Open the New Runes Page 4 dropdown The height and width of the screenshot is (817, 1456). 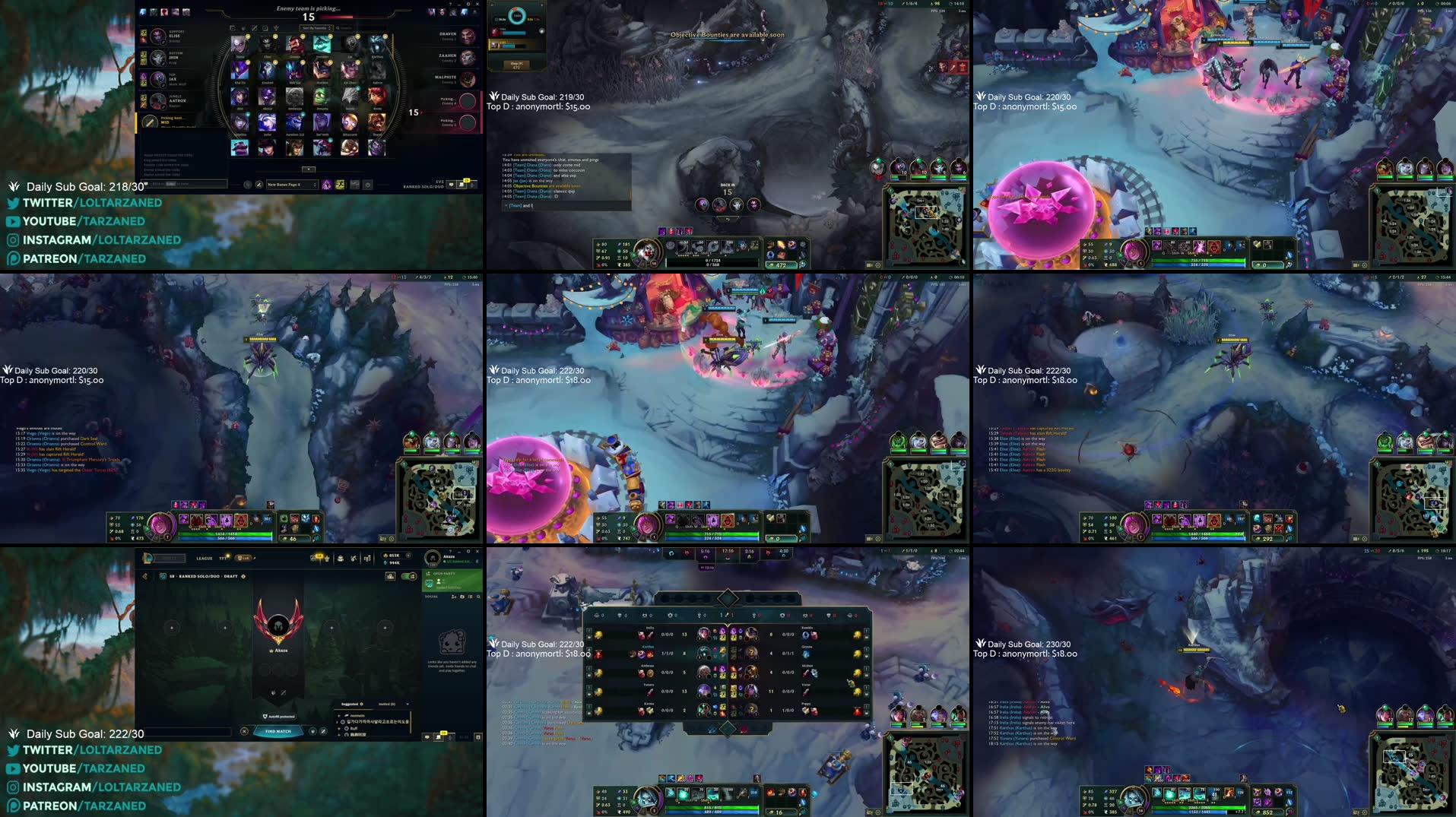(293, 185)
